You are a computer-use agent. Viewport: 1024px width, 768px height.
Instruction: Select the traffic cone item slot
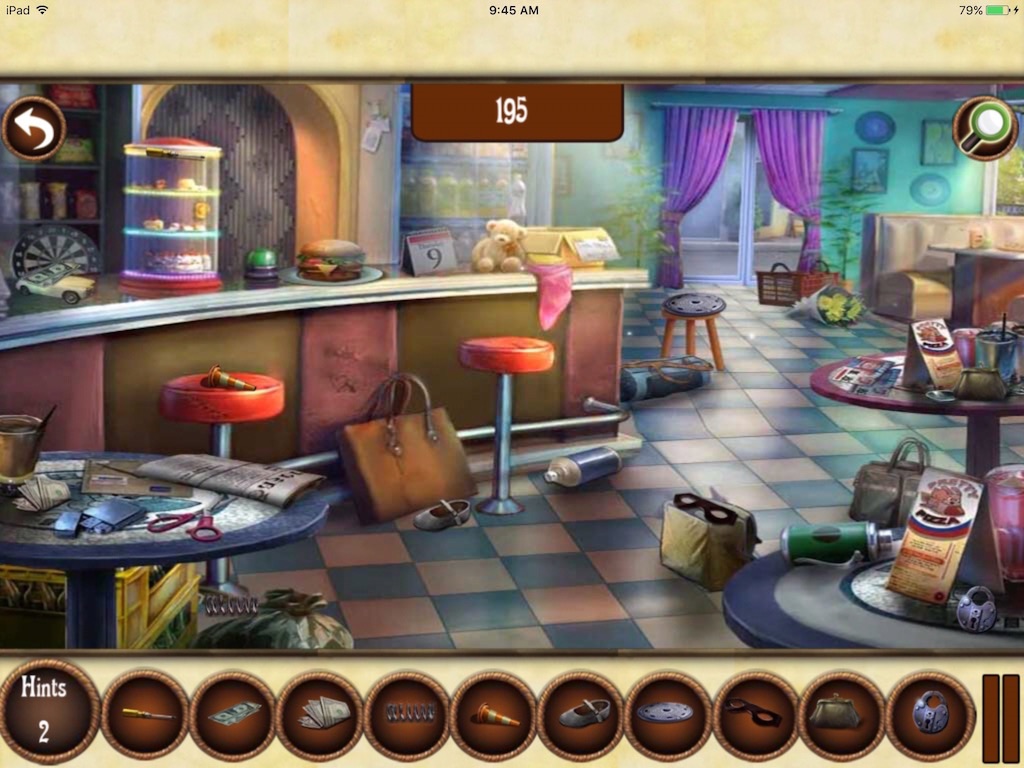pyautogui.click(x=494, y=714)
